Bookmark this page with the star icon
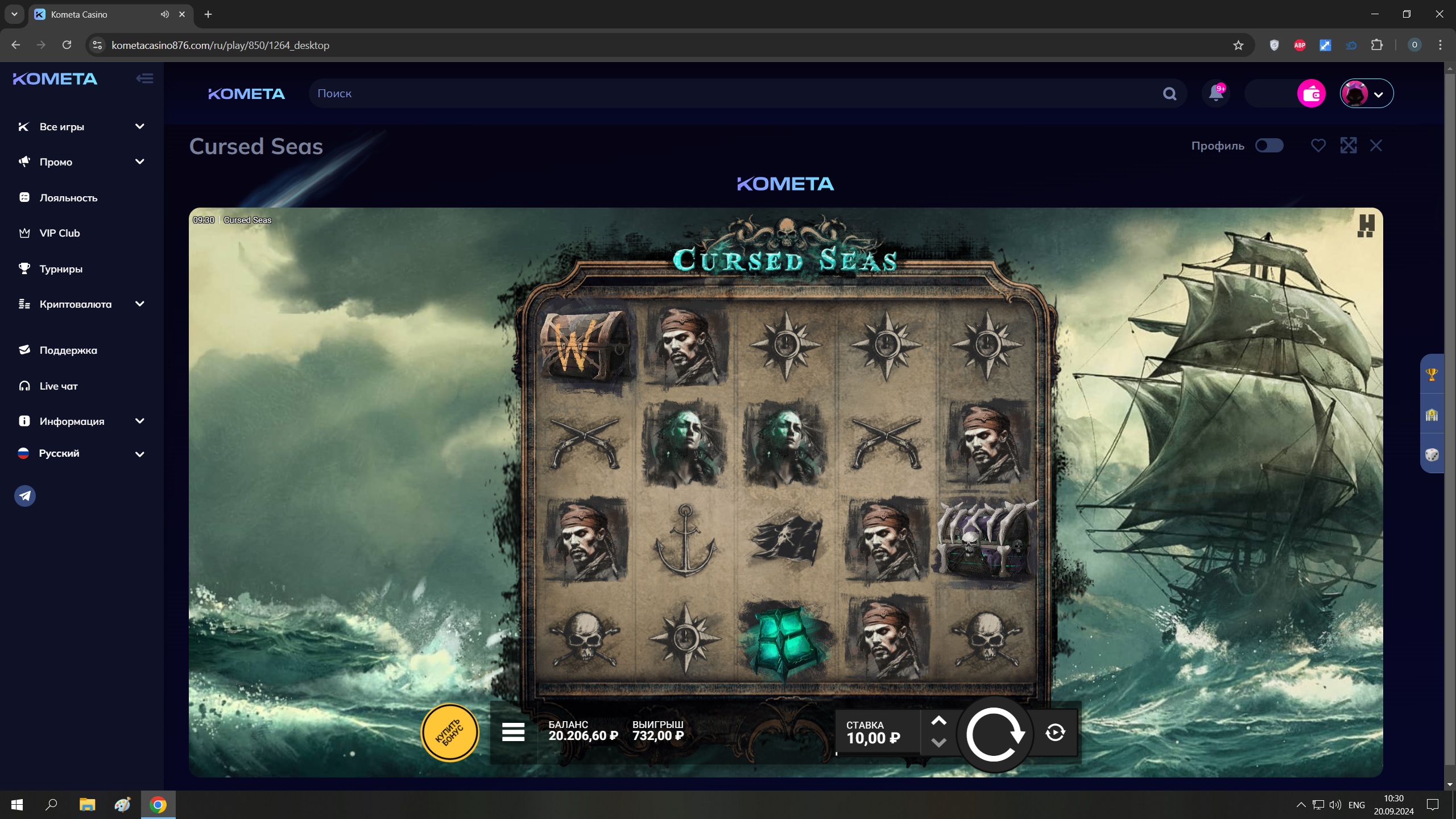The width and height of the screenshot is (1456, 819). coord(1238,45)
